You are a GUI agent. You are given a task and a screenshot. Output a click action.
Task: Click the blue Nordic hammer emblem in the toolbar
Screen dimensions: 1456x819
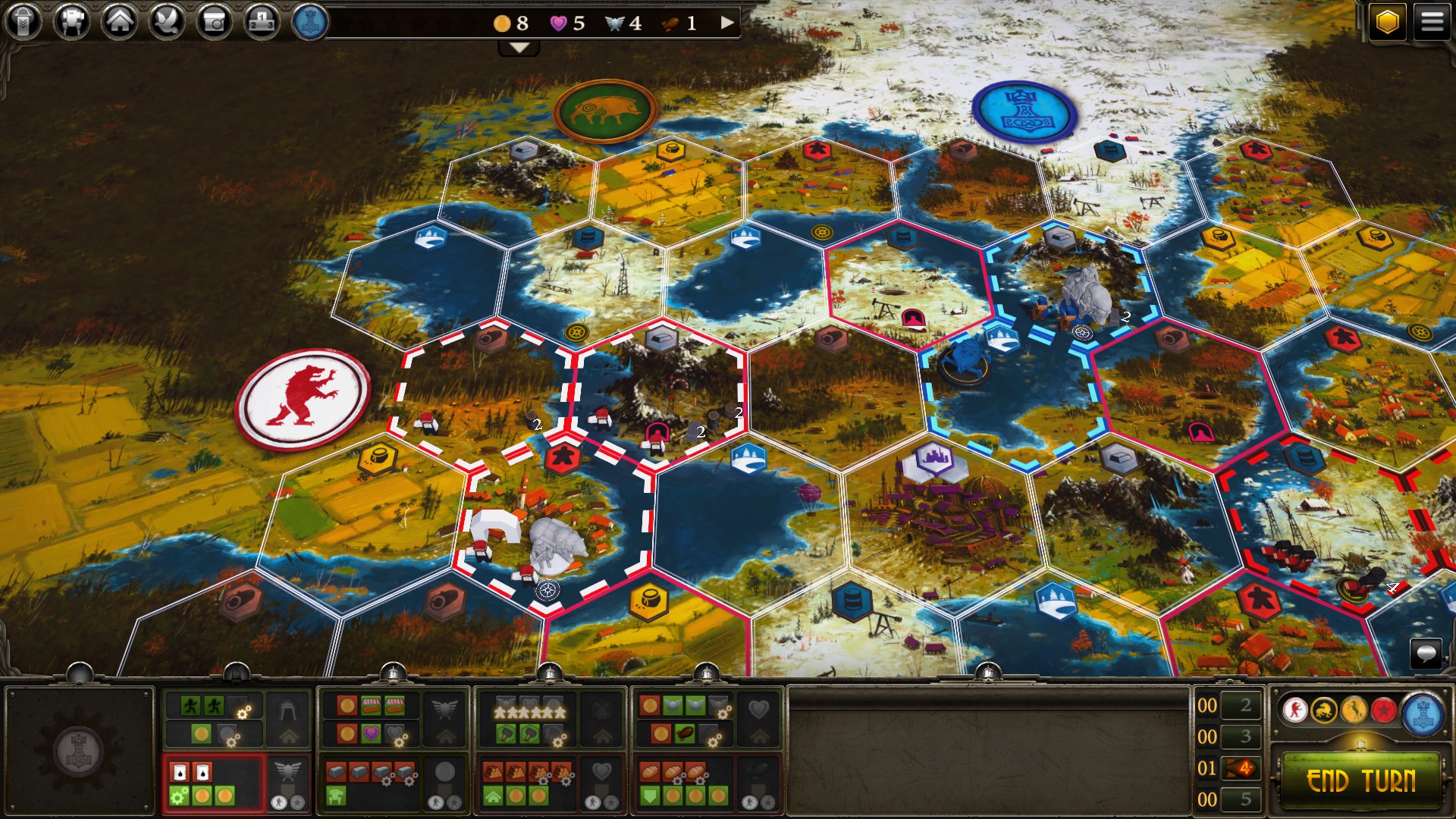(309, 21)
